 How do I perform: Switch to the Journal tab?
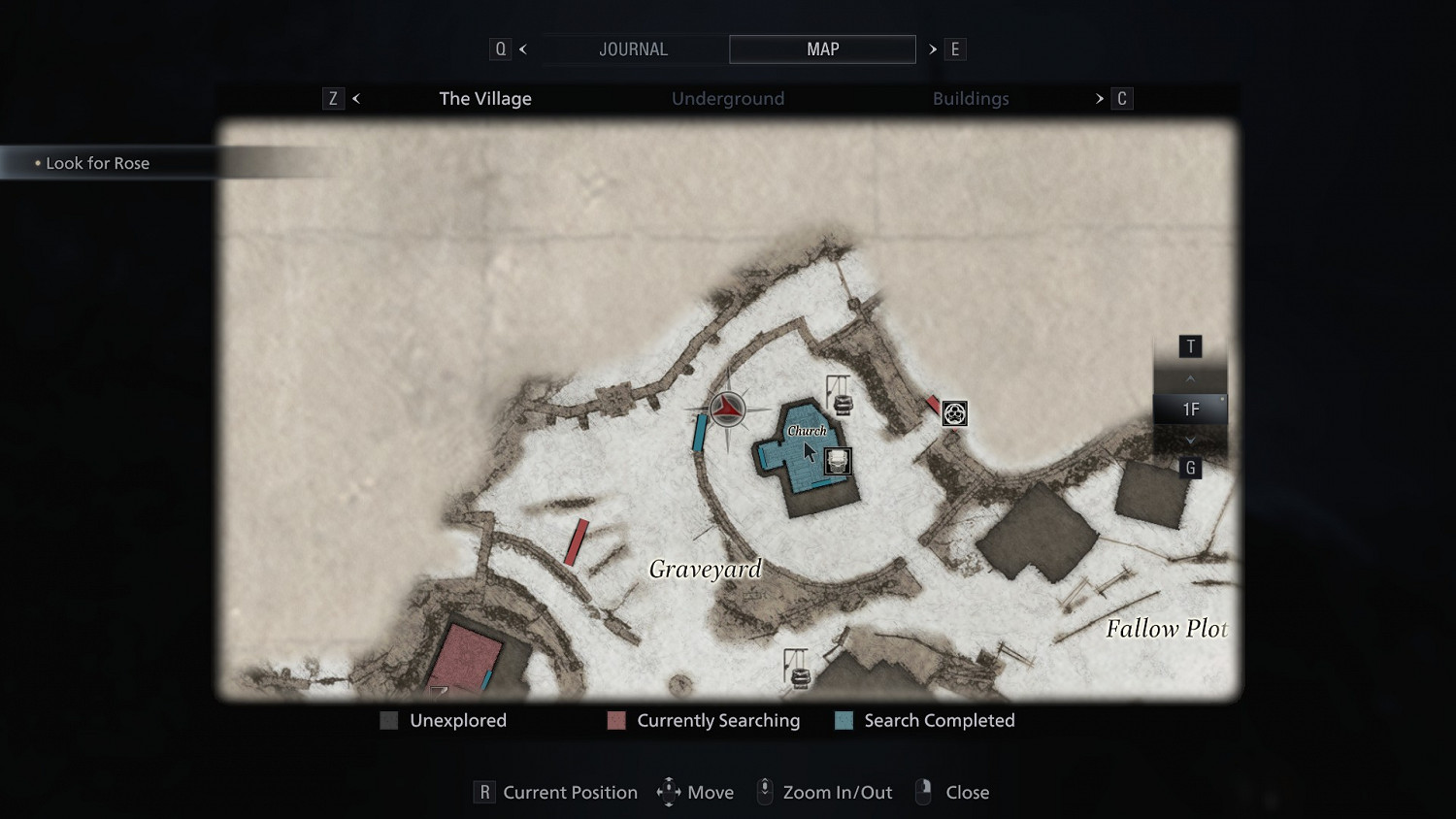(633, 49)
